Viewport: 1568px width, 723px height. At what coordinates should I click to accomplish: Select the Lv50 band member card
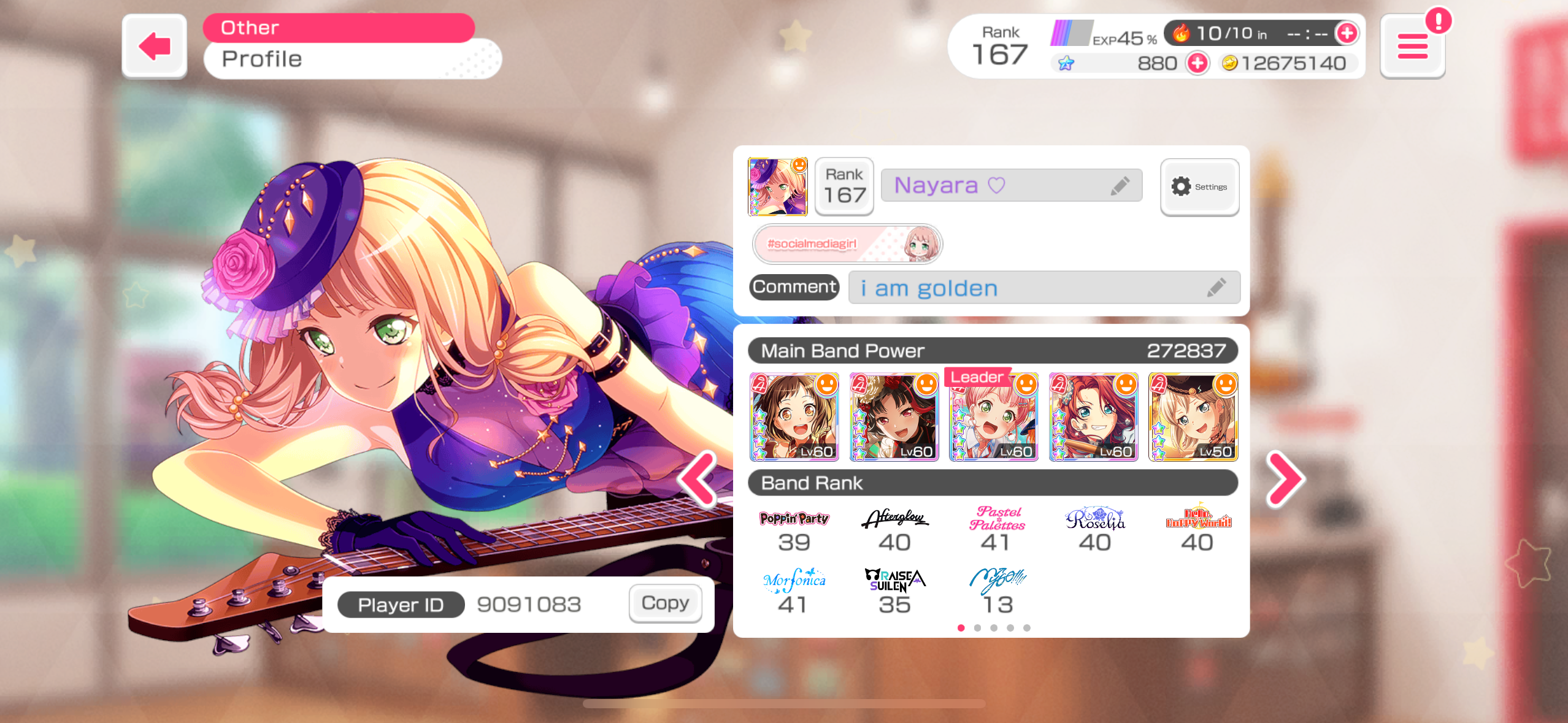pos(1193,417)
